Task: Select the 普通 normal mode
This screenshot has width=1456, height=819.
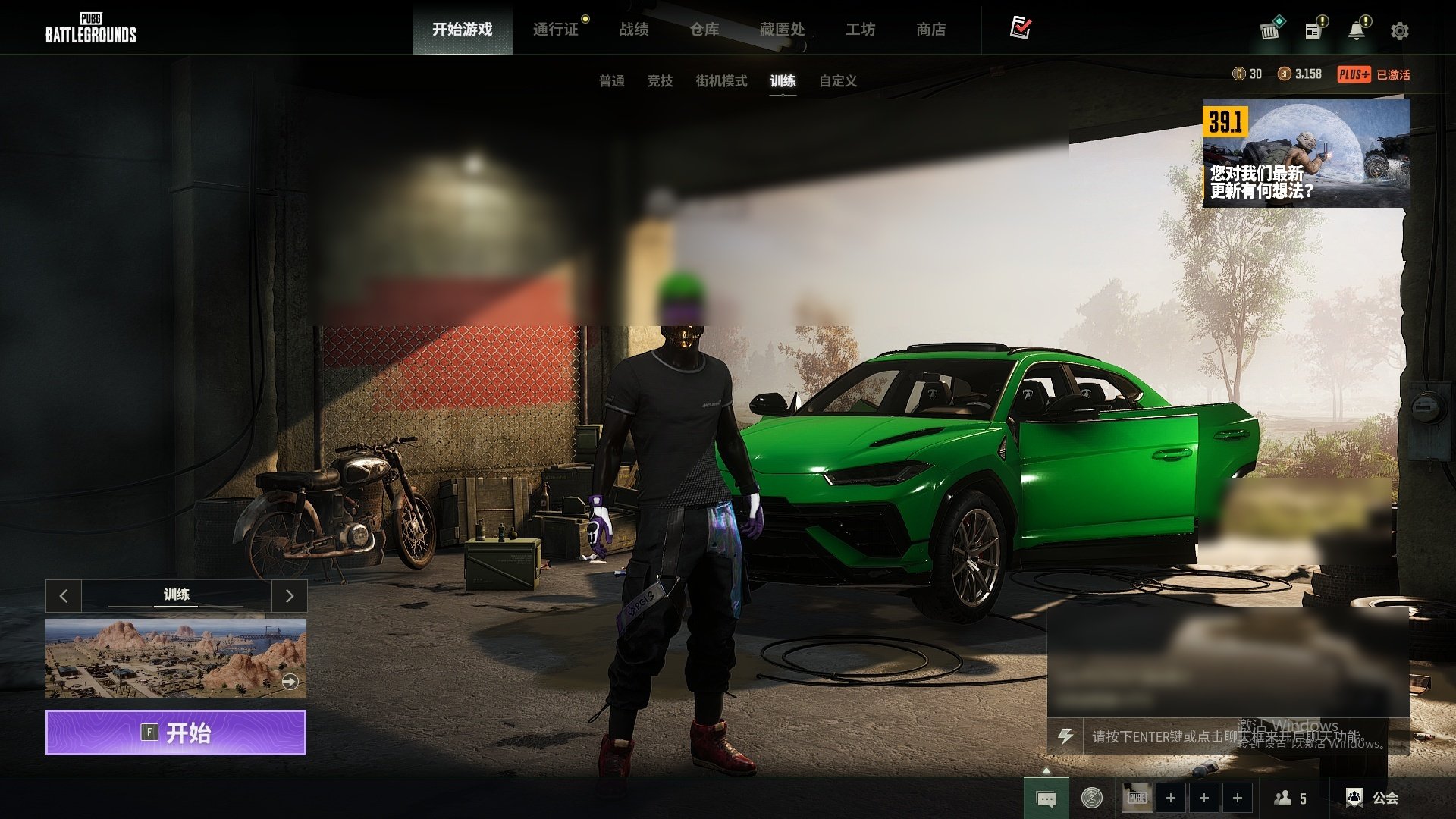Action: [612, 81]
